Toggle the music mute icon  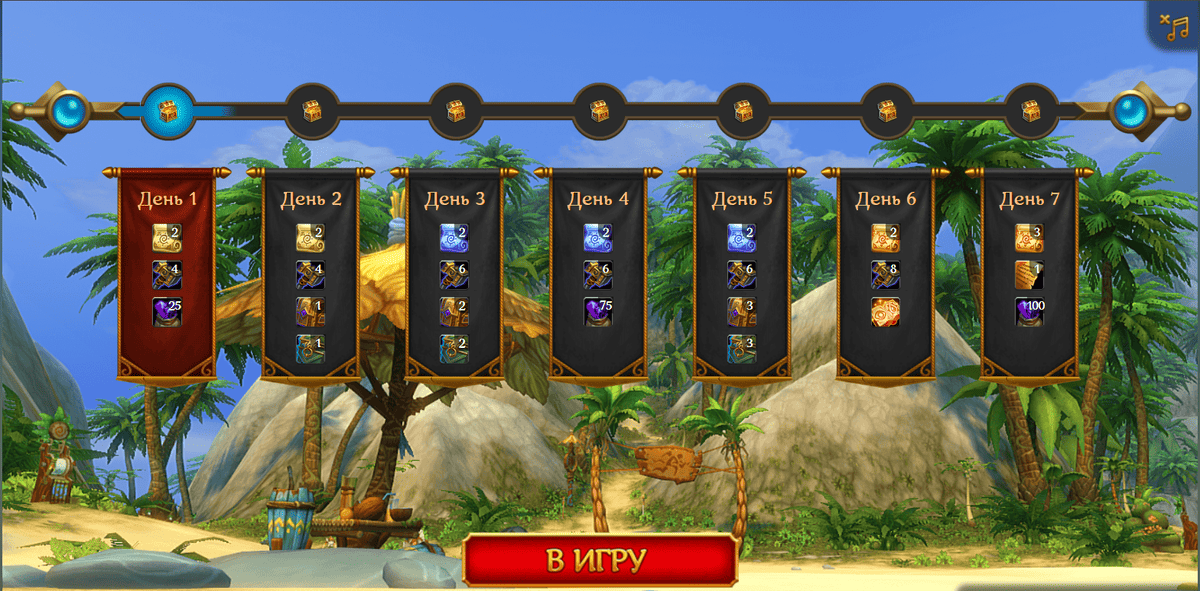1174,25
